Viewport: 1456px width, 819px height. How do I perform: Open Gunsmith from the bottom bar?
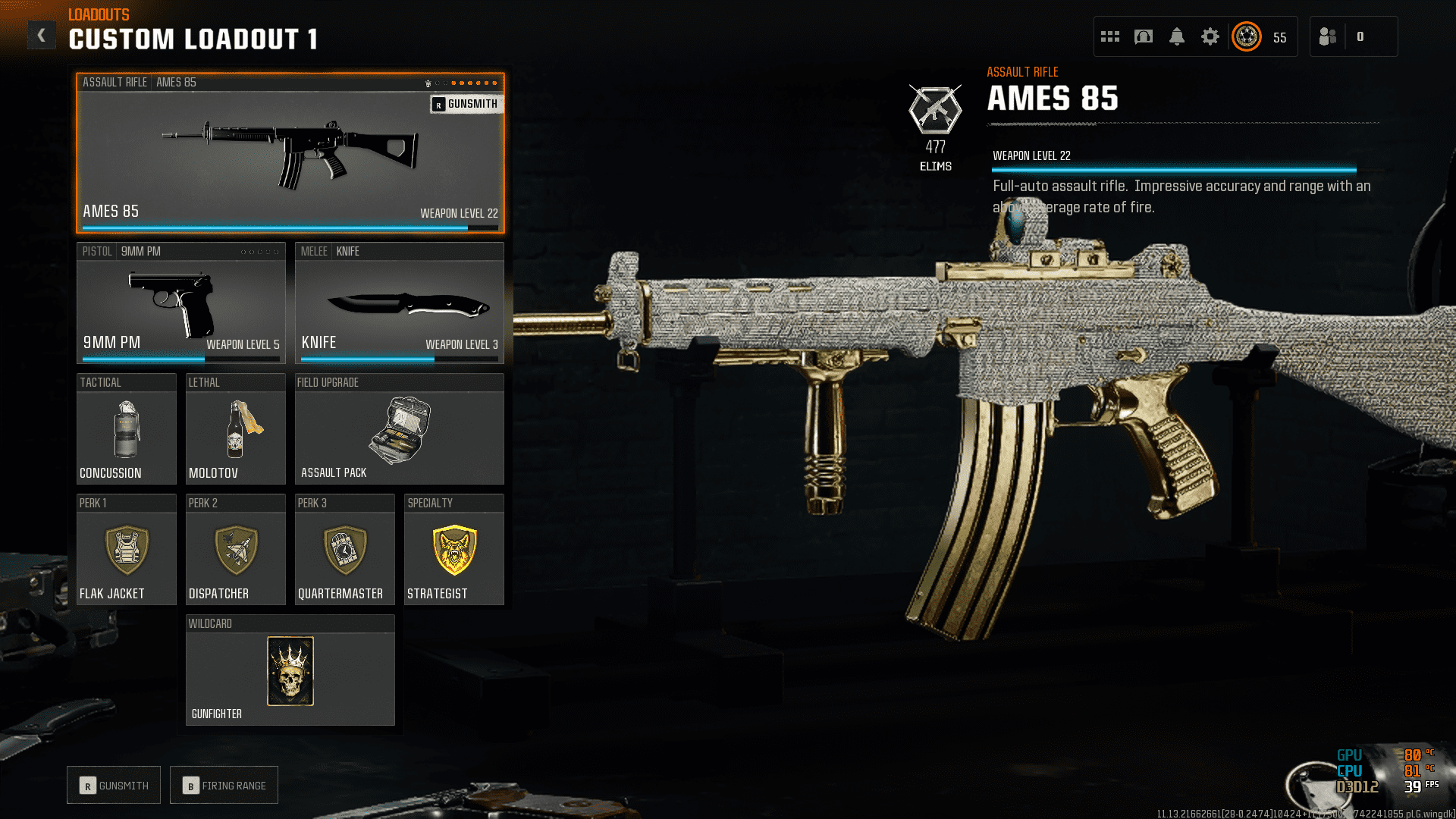[114, 786]
